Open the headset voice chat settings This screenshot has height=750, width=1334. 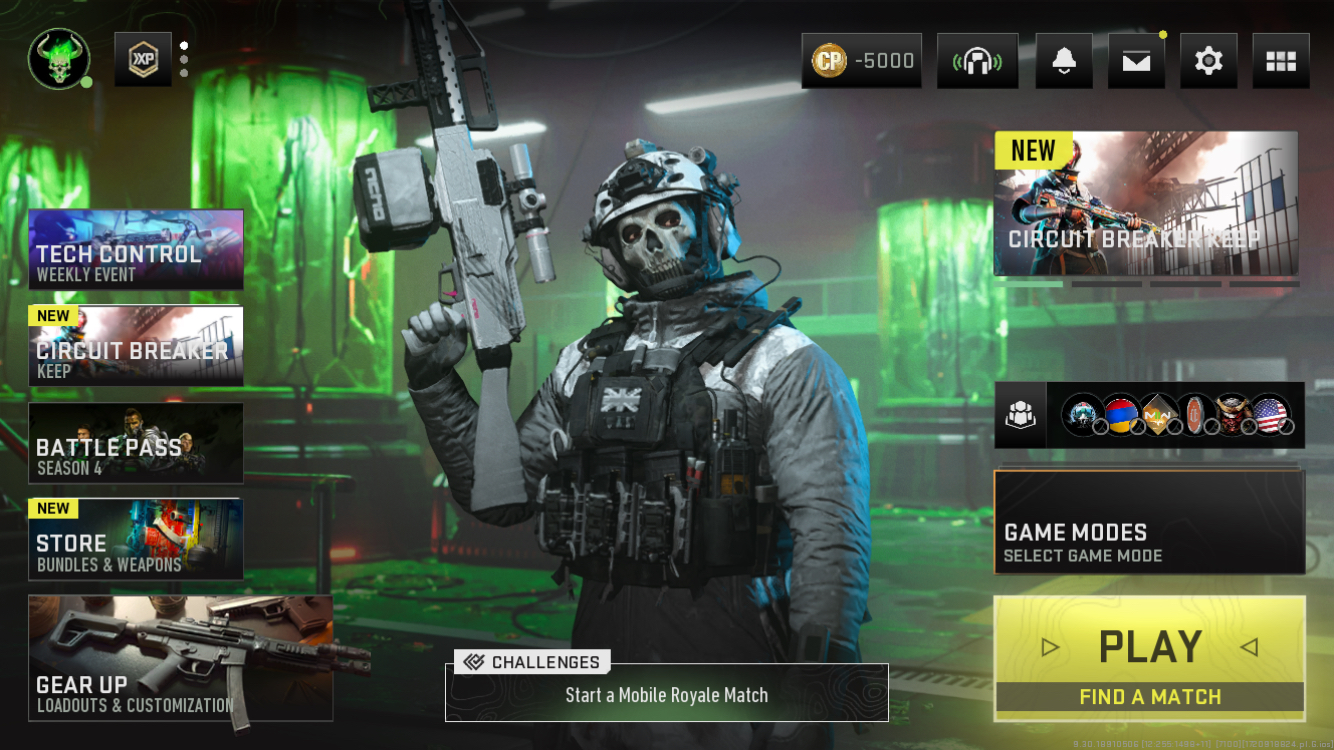click(x=977, y=61)
